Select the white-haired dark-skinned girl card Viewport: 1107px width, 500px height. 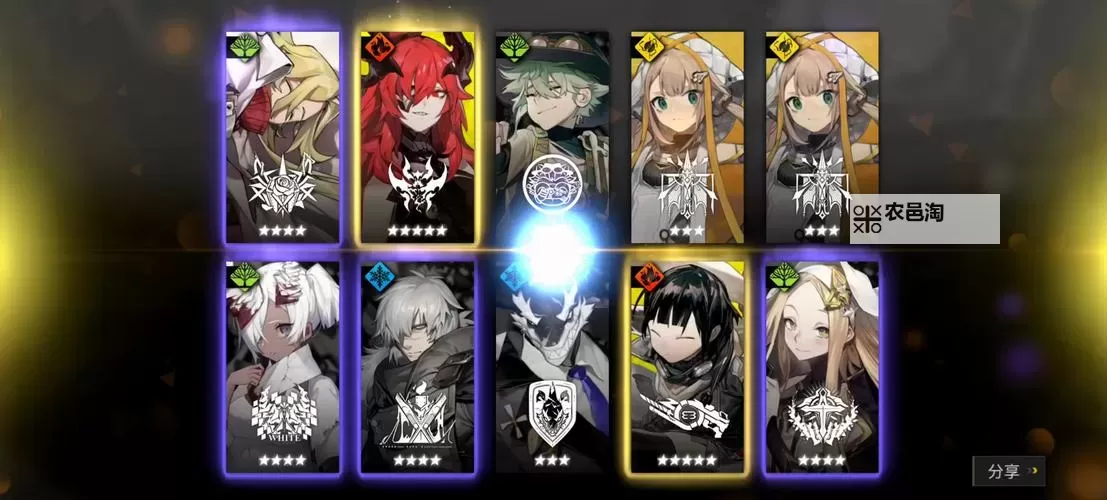click(x=283, y=366)
